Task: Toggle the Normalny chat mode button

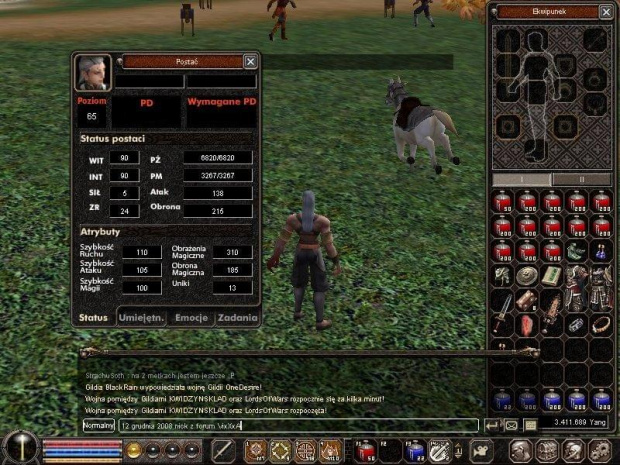Action: (x=99, y=425)
